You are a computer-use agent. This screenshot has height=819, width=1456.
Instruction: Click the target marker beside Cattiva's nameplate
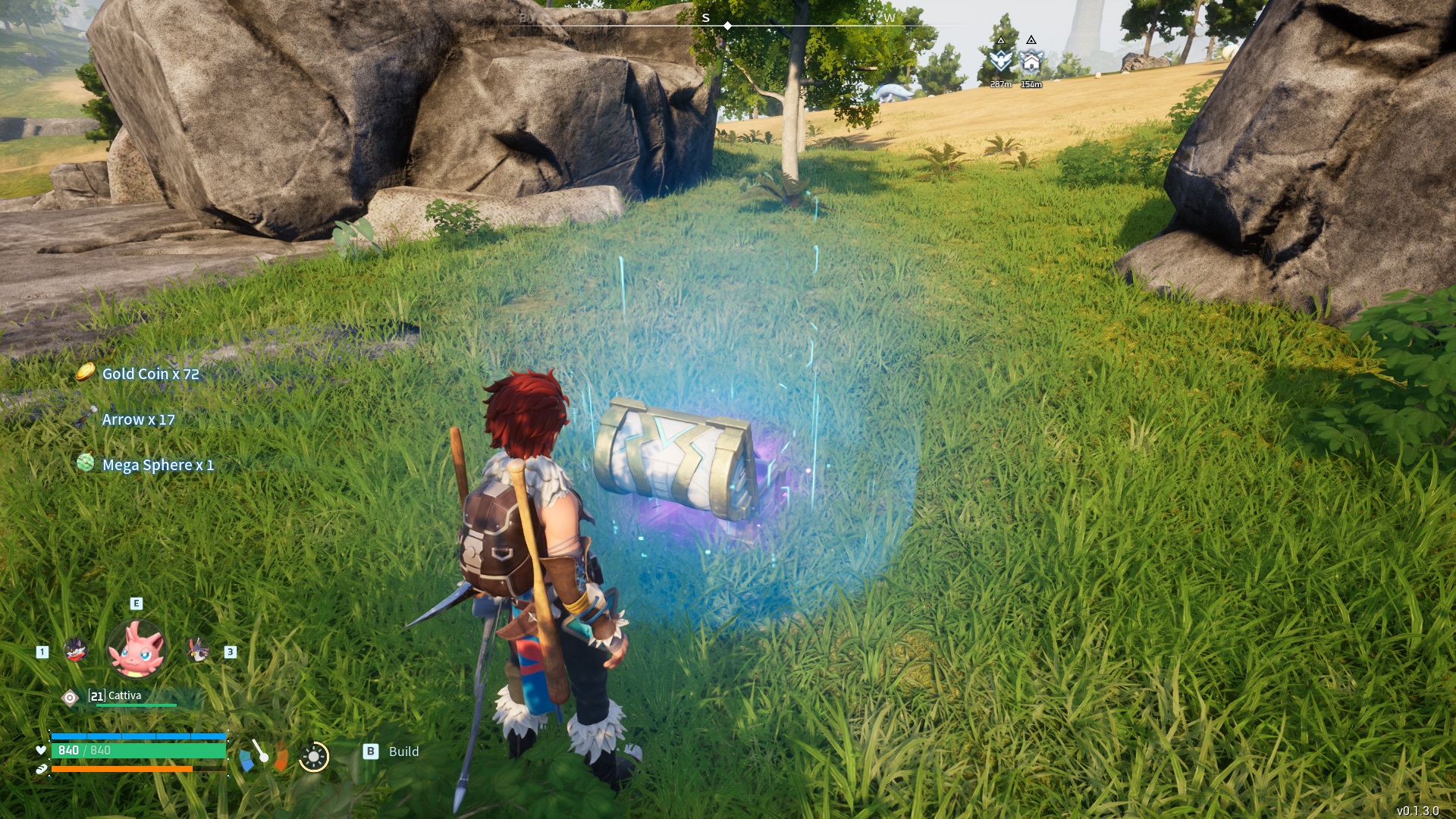(x=70, y=697)
